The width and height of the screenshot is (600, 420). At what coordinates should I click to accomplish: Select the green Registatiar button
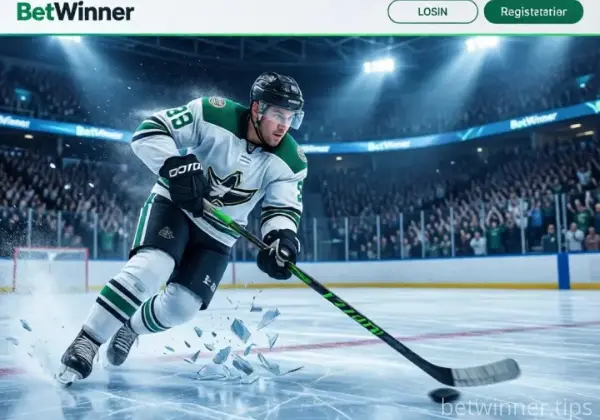pos(533,12)
